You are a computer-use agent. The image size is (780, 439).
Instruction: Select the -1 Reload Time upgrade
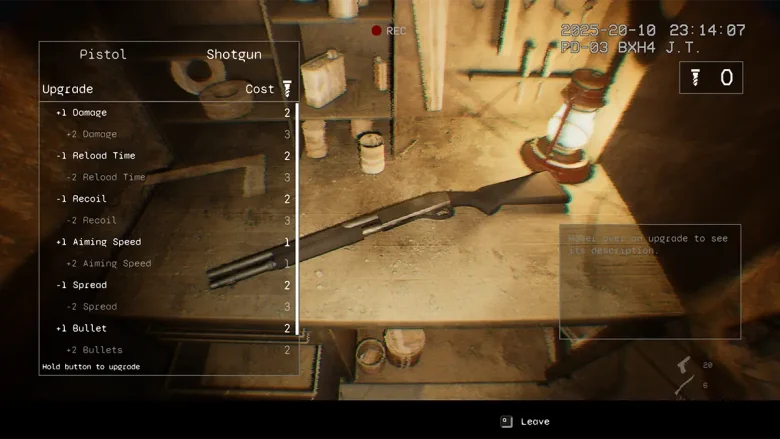point(167,156)
